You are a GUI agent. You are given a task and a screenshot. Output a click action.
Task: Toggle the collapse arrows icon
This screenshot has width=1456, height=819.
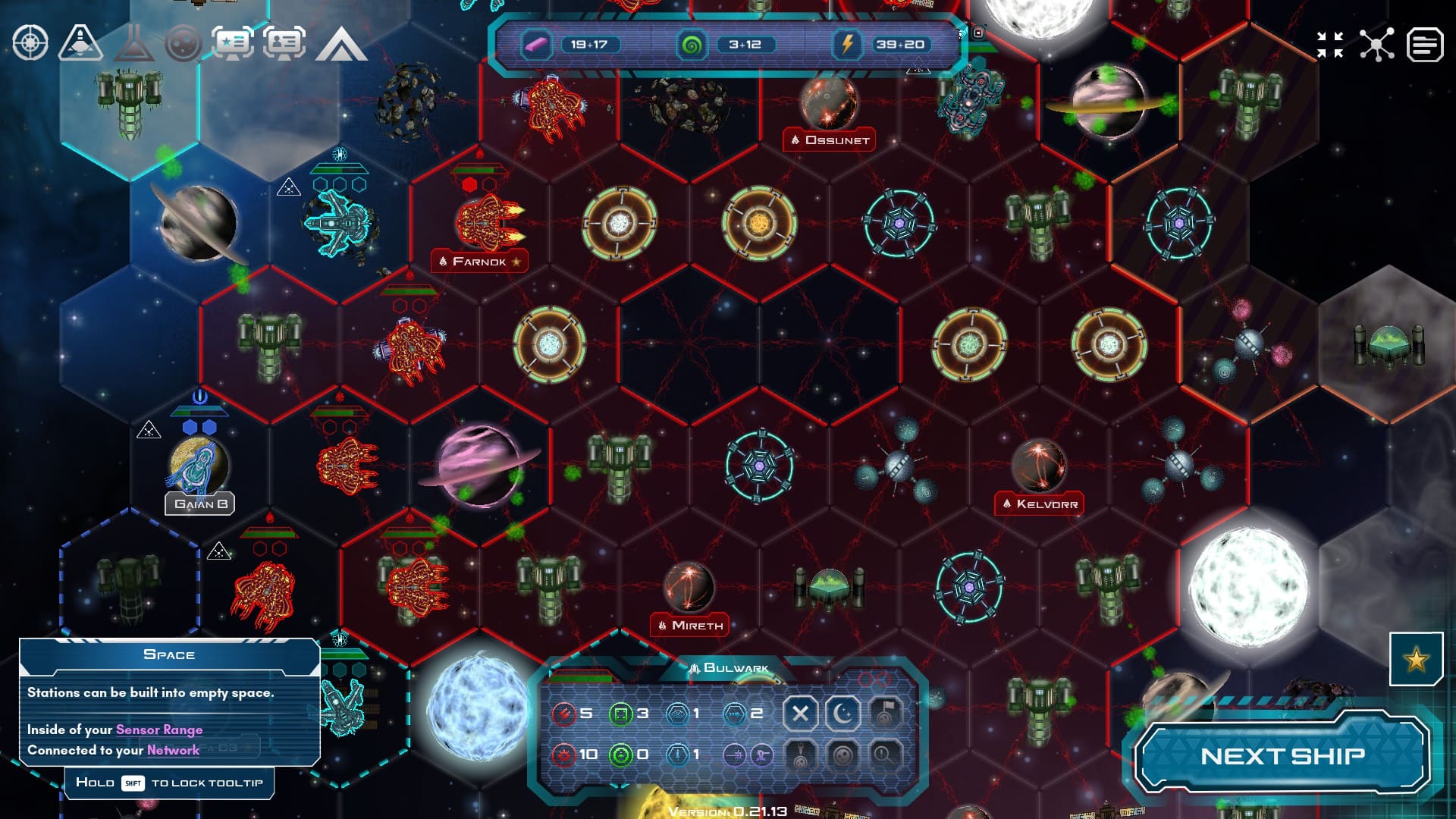click(x=1330, y=45)
